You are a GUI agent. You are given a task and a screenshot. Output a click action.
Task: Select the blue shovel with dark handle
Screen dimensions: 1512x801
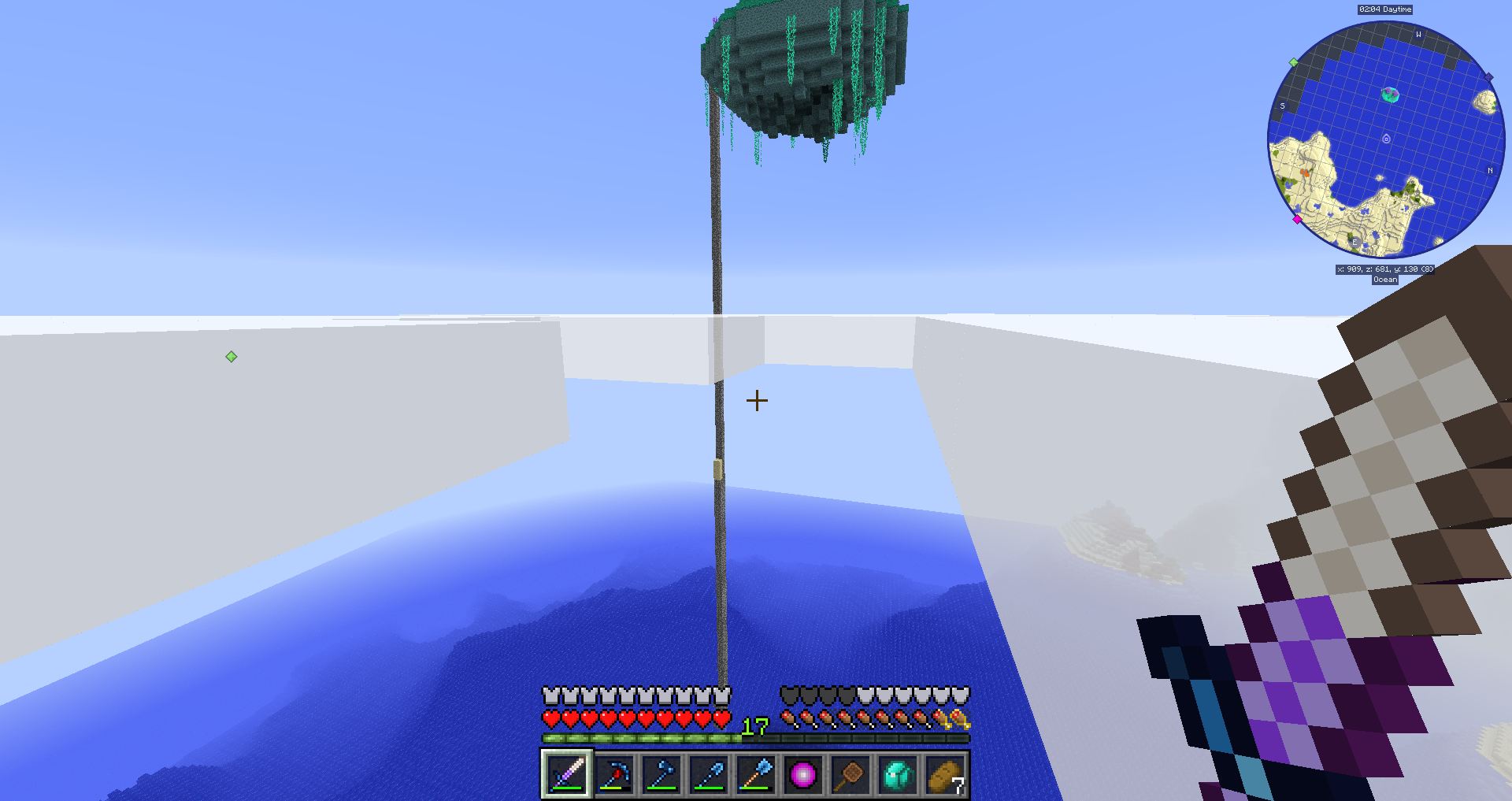(x=709, y=775)
